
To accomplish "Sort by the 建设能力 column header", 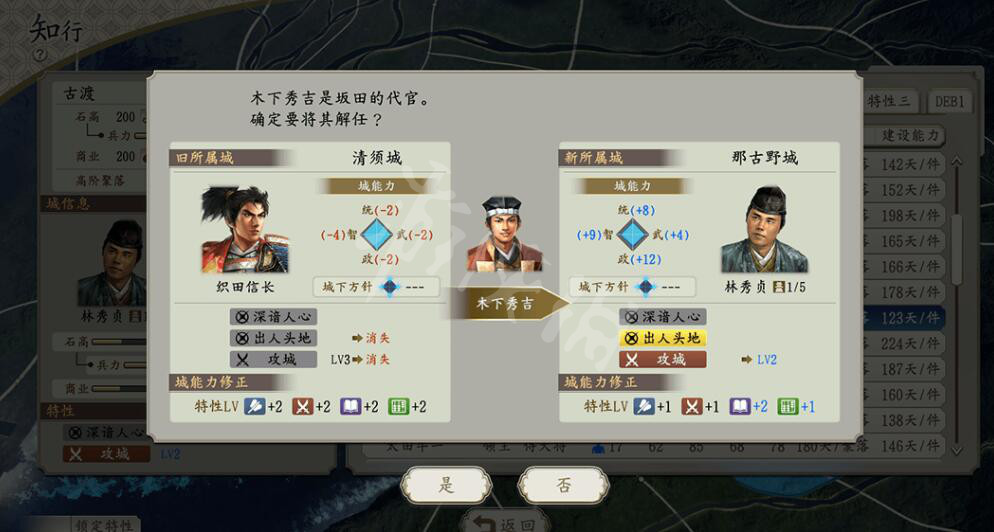I will [911, 136].
